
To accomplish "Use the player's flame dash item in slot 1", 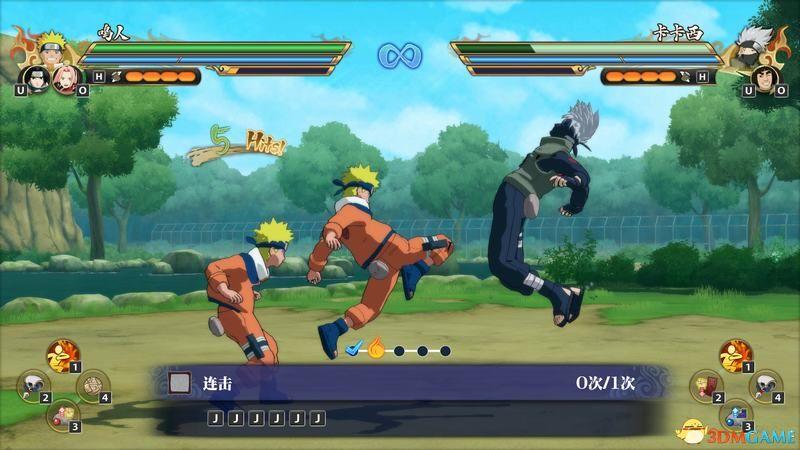I will (62, 354).
